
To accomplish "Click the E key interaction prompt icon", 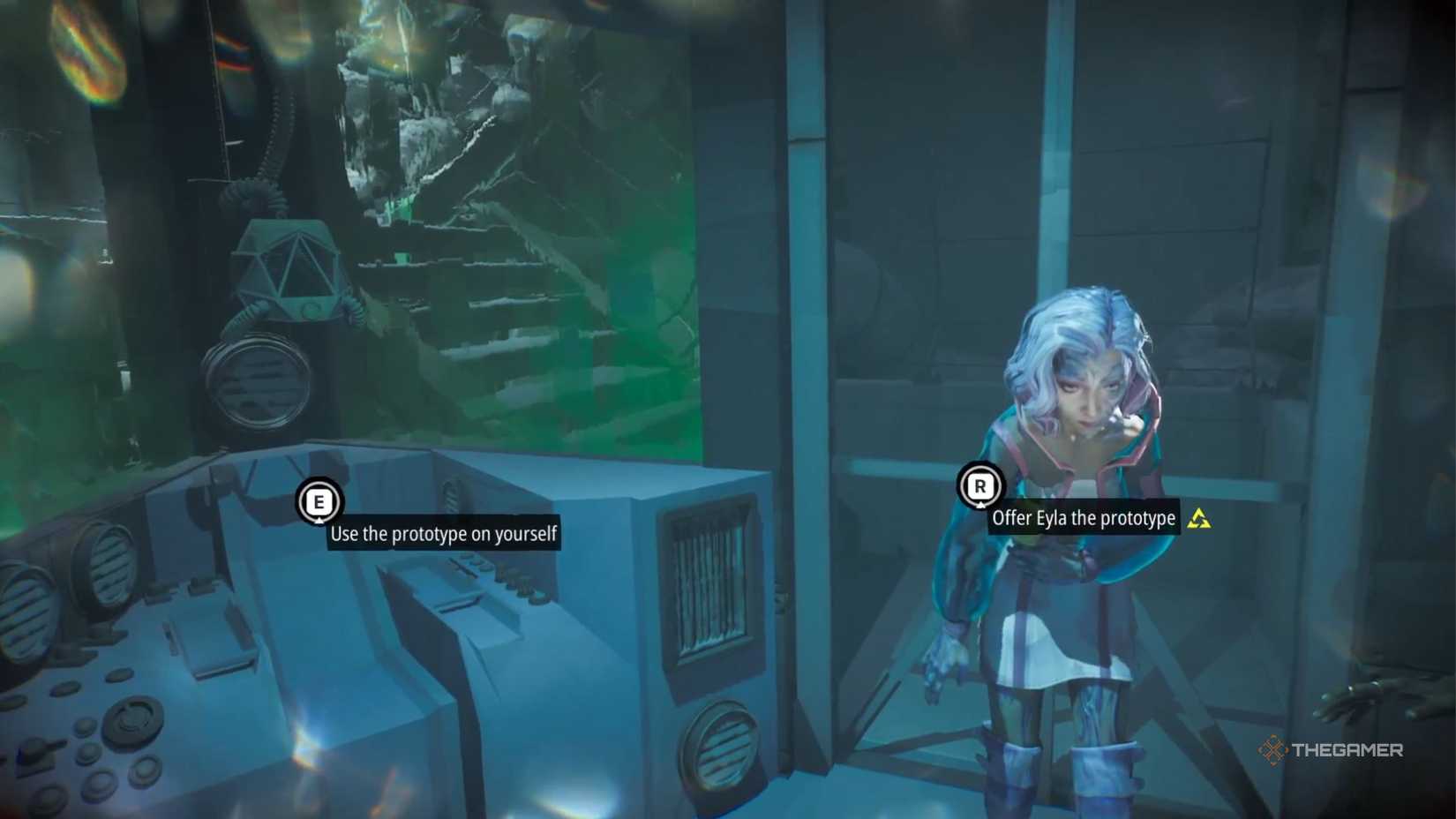I will point(319,502).
